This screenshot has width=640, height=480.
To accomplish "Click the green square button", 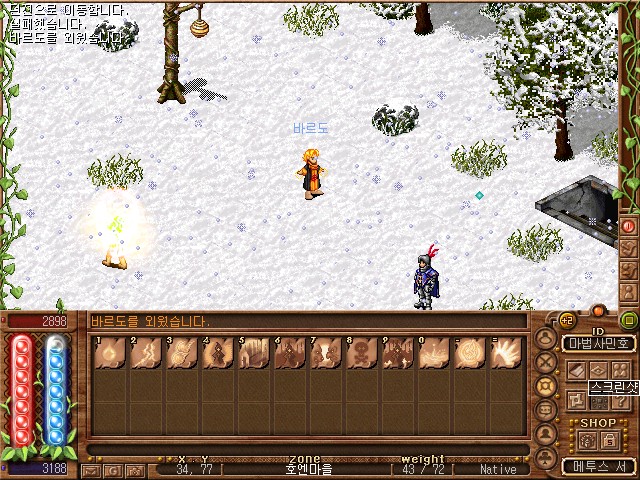I will click(x=629, y=320).
